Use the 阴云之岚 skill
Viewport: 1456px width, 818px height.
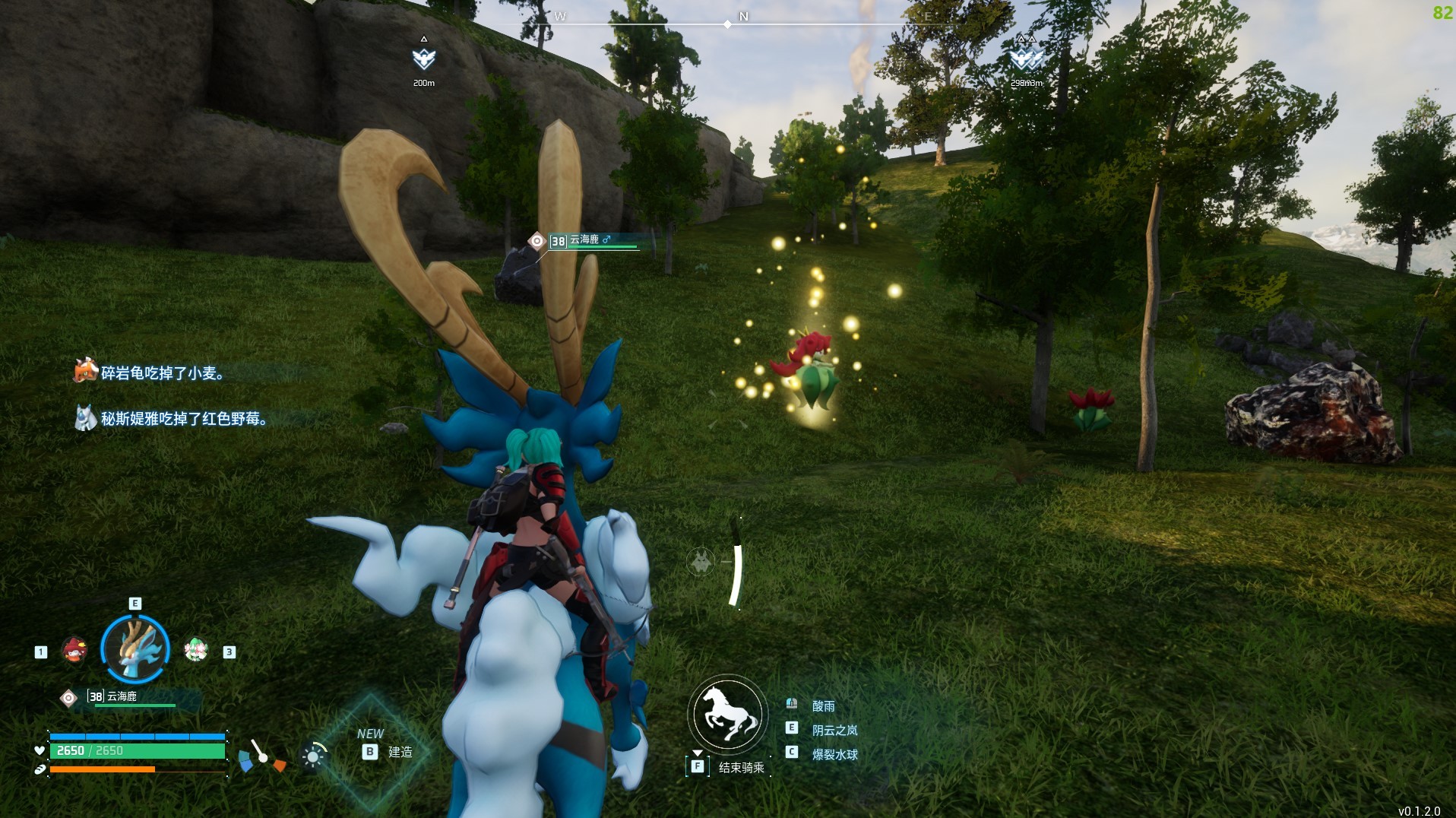[x=834, y=730]
